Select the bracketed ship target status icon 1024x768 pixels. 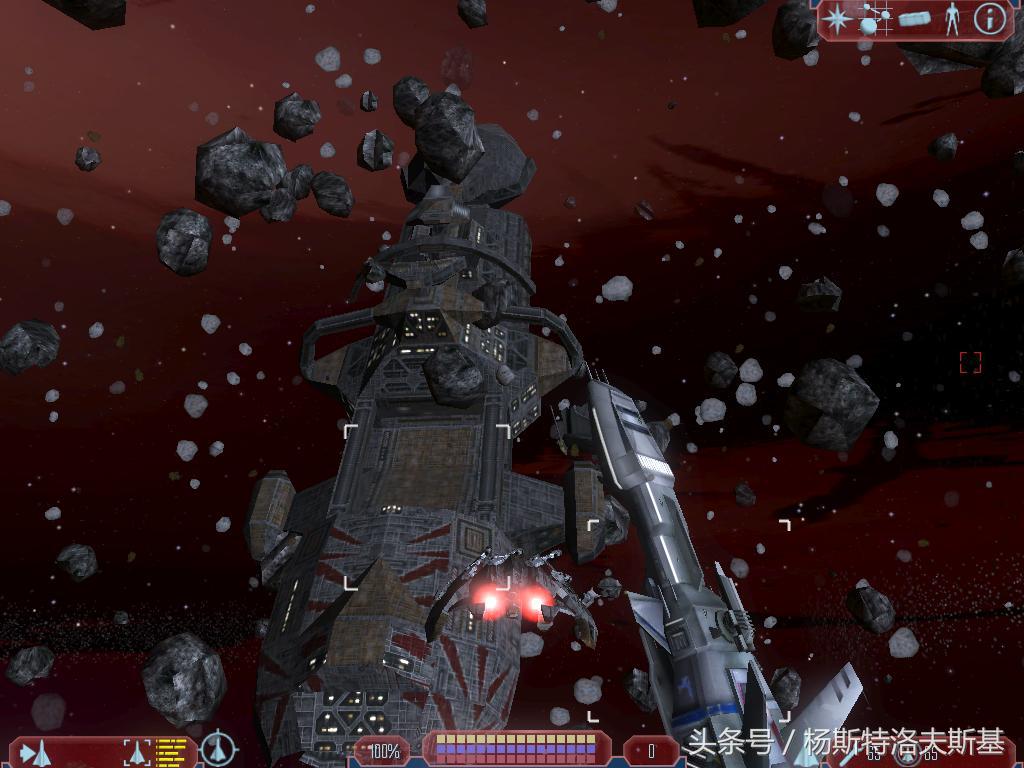[x=136, y=751]
